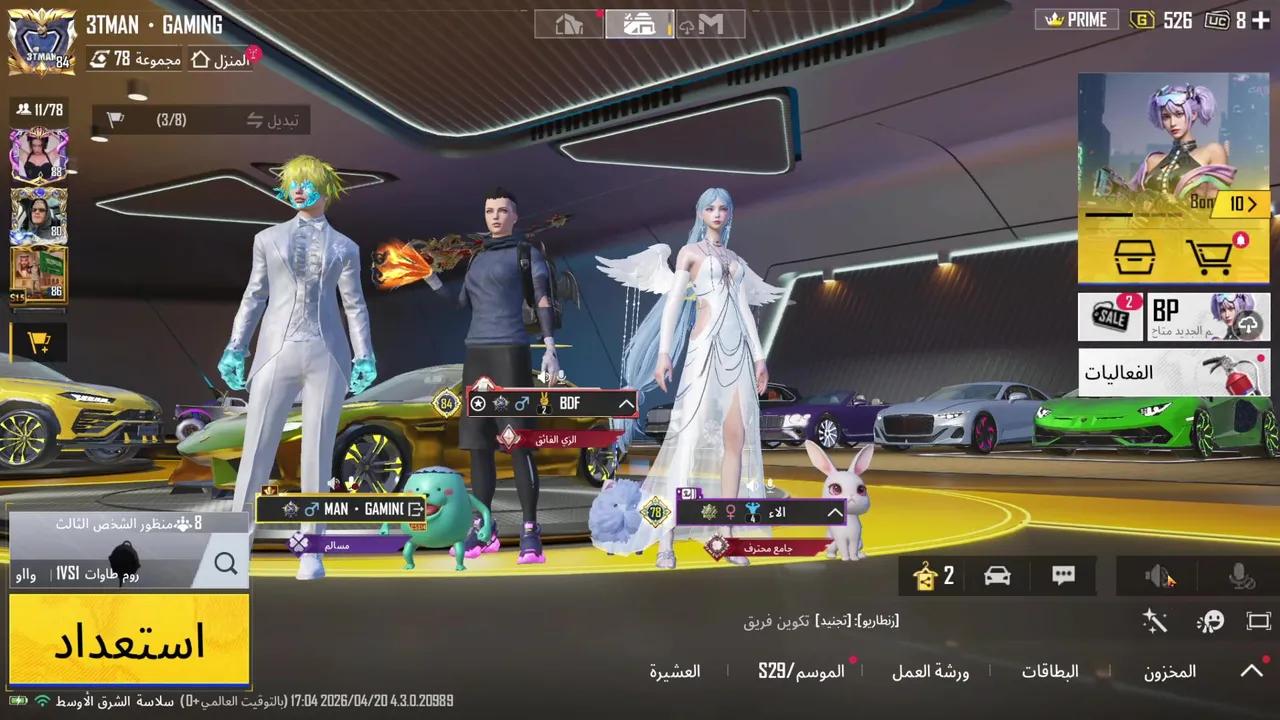This screenshot has width=1280, height=720.
Task: Collapse the BDF player nameplate chevron
Action: pos(626,403)
